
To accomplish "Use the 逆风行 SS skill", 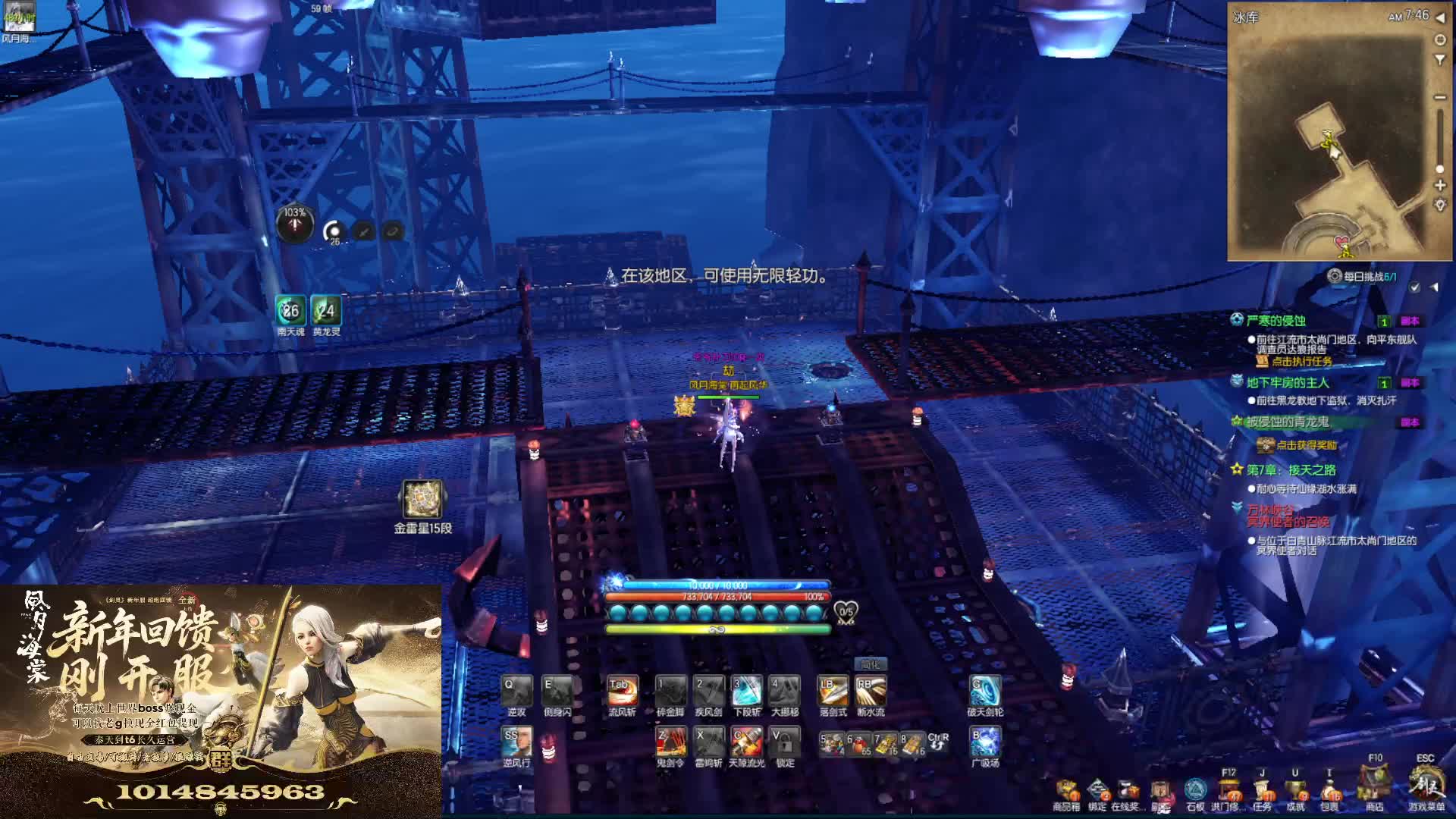I will 516,742.
